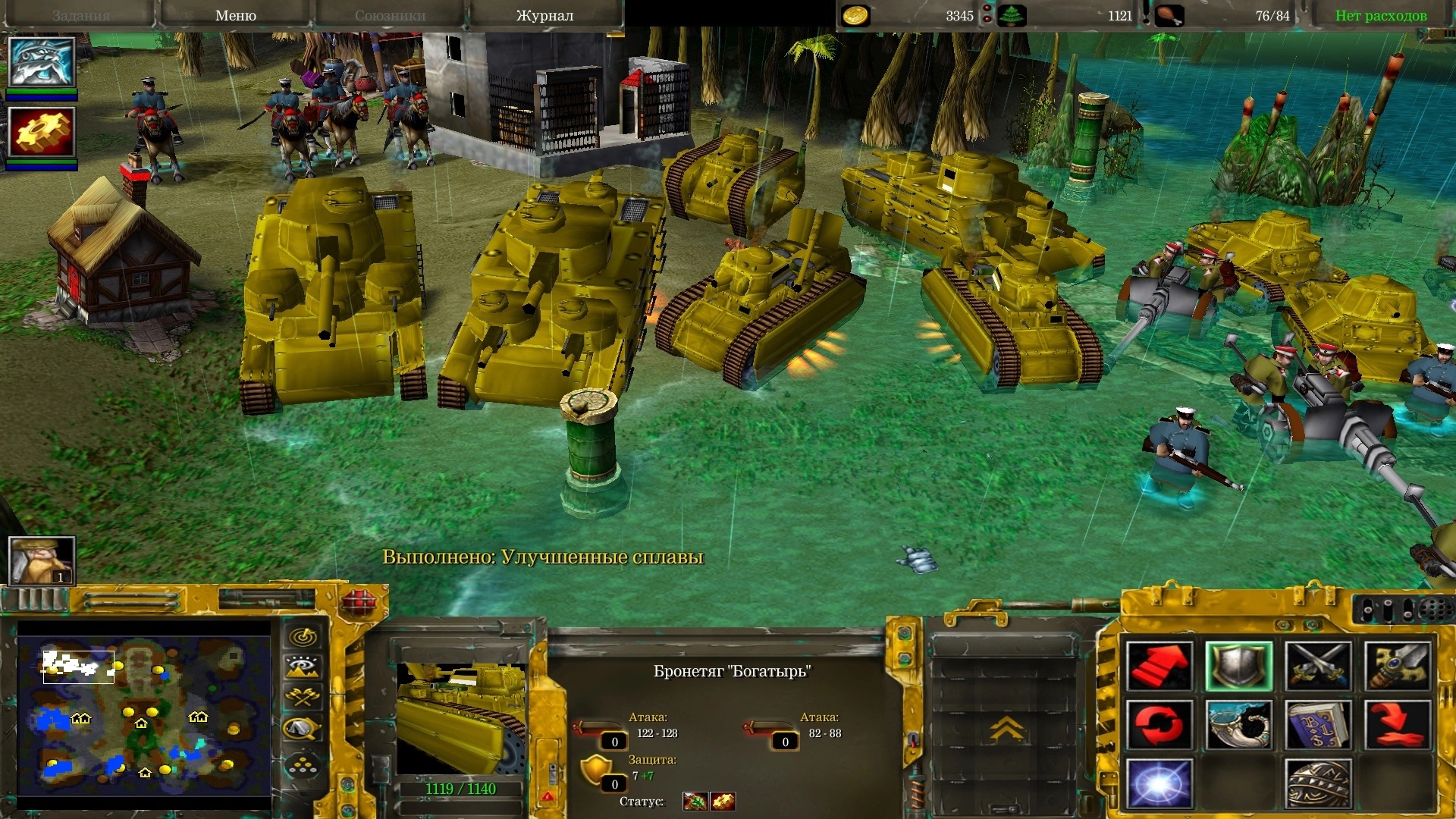This screenshot has height=819, width=1456.
Task: Toggle creep camp display on minimap
Action: coord(303,730)
